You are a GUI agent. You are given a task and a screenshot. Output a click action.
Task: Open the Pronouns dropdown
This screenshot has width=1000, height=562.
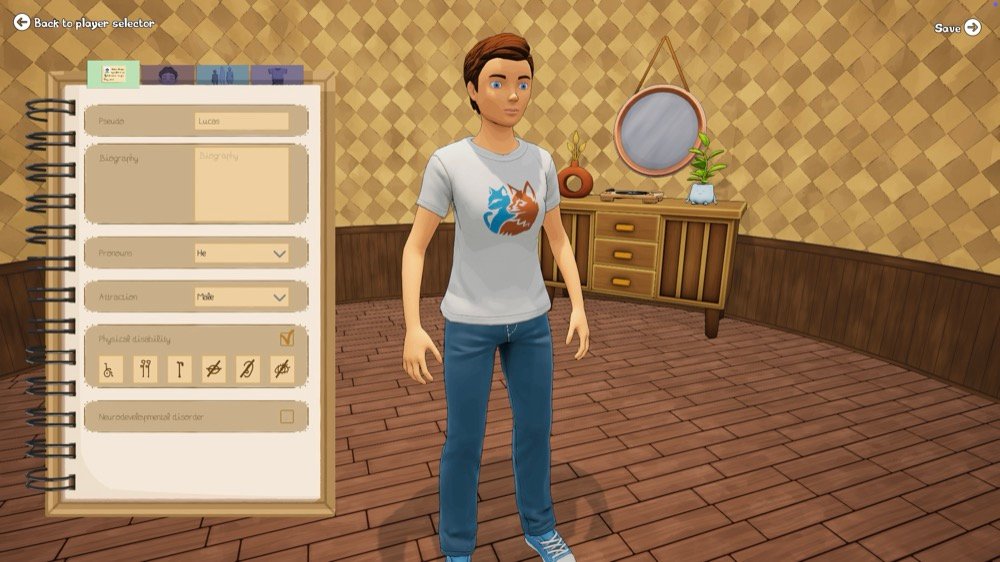[x=241, y=253]
